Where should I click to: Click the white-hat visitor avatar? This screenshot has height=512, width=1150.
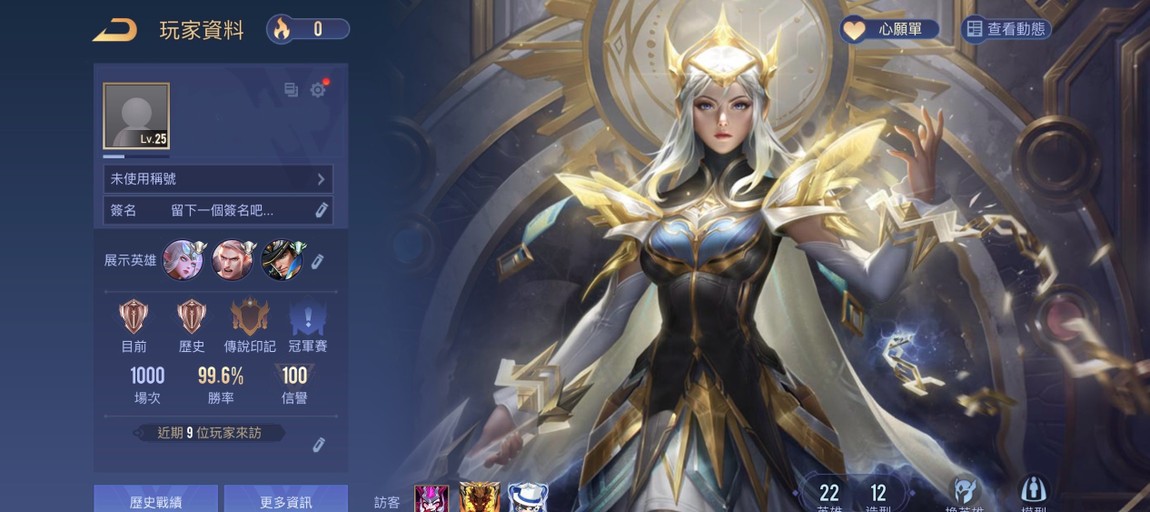[527, 497]
